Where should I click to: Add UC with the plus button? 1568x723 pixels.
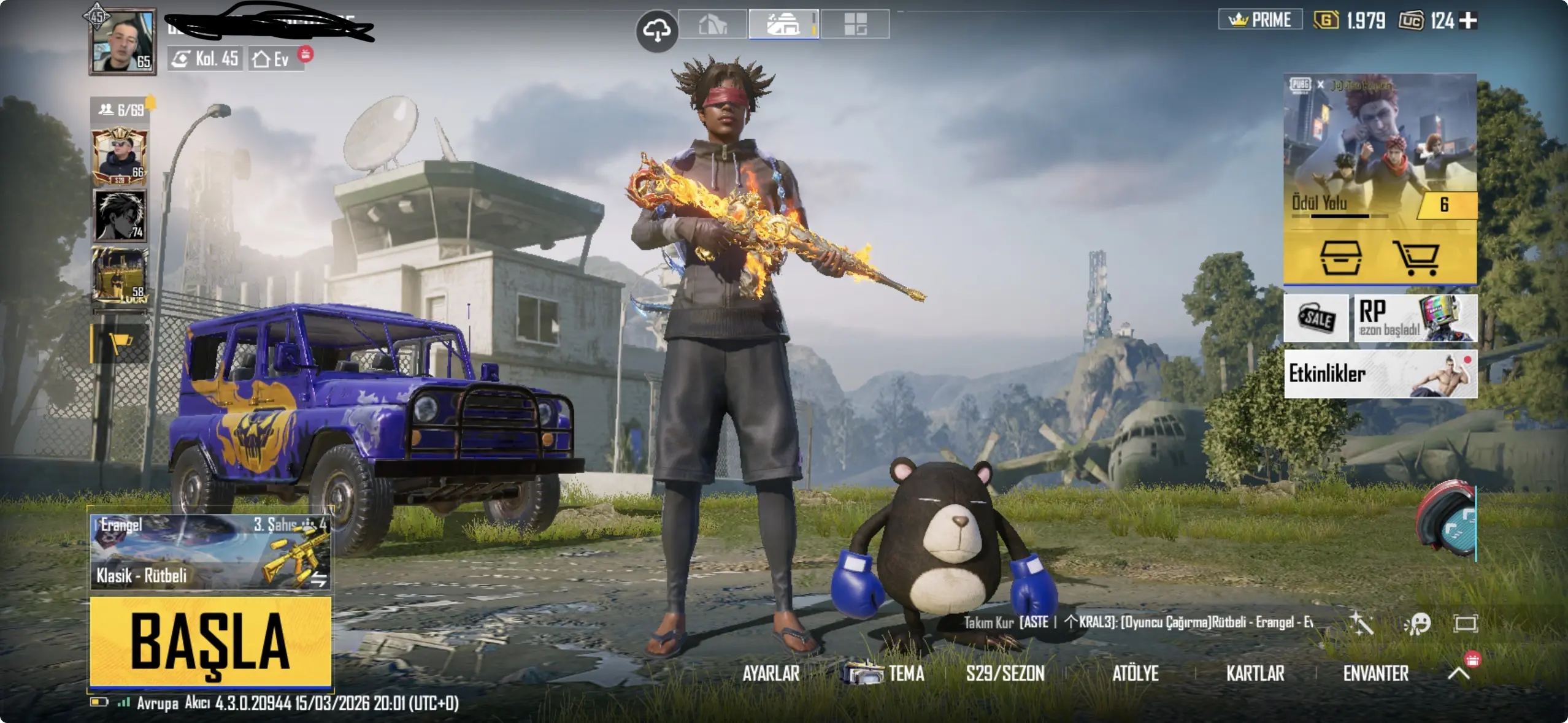pos(1468,21)
